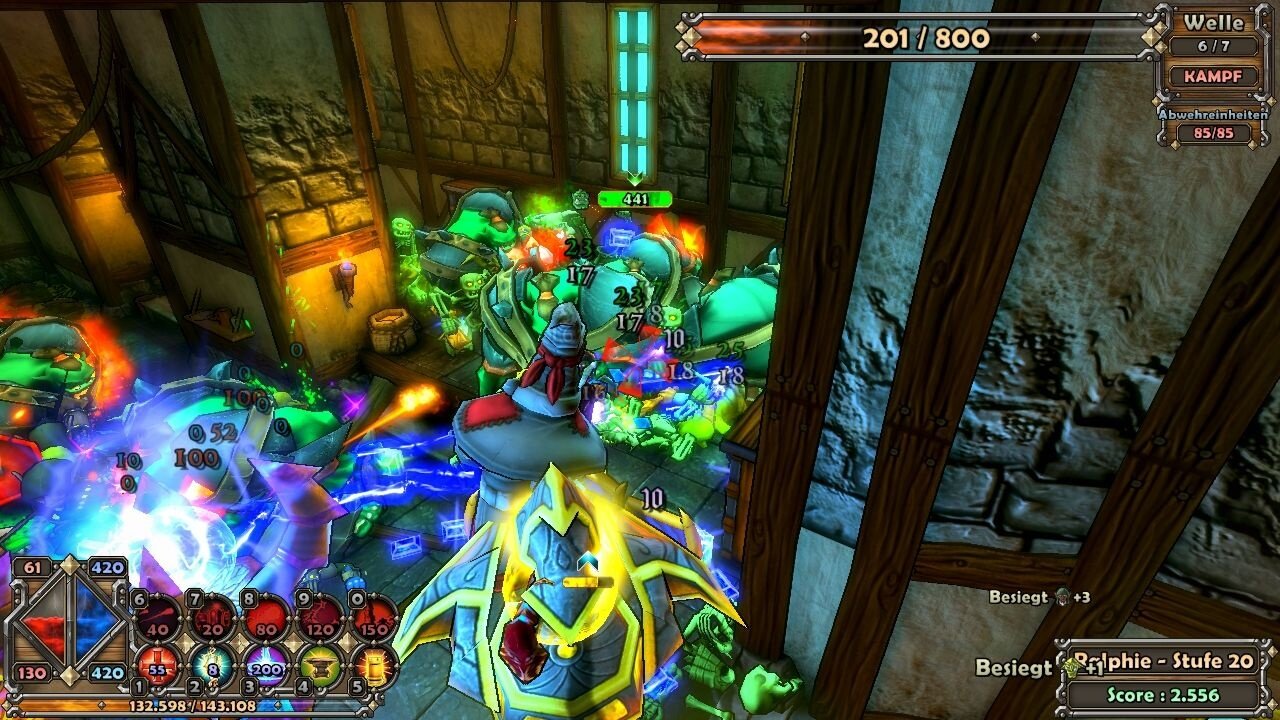This screenshot has width=1280, height=720.
Task: Trigger the purple 200-mana ability
Action: click(x=266, y=664)
